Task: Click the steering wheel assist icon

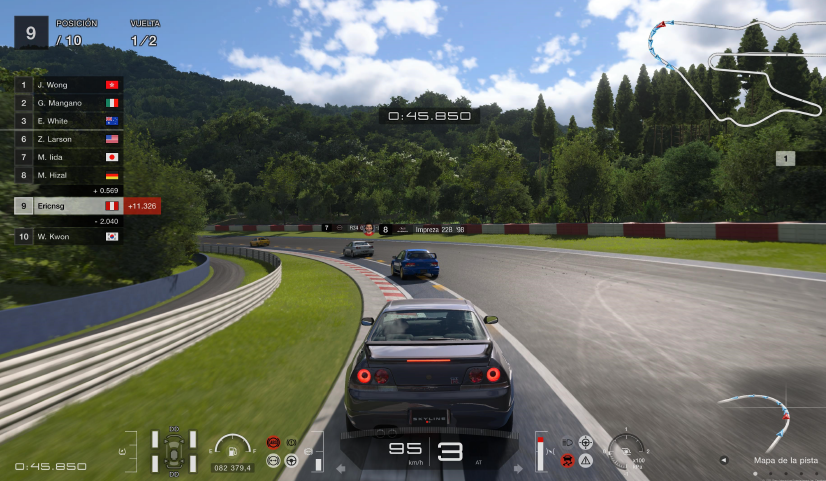Action: 291,460
